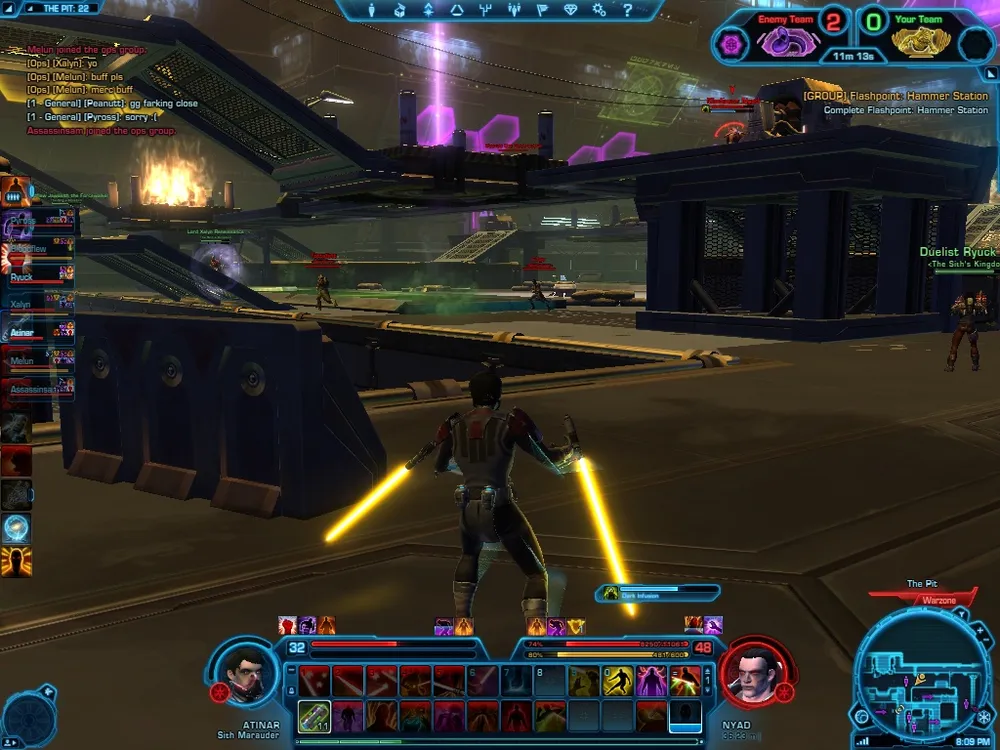Open the gear-shaped preferences menu icon
This screenshot has width=1000, height=750.
coord(599,10)
